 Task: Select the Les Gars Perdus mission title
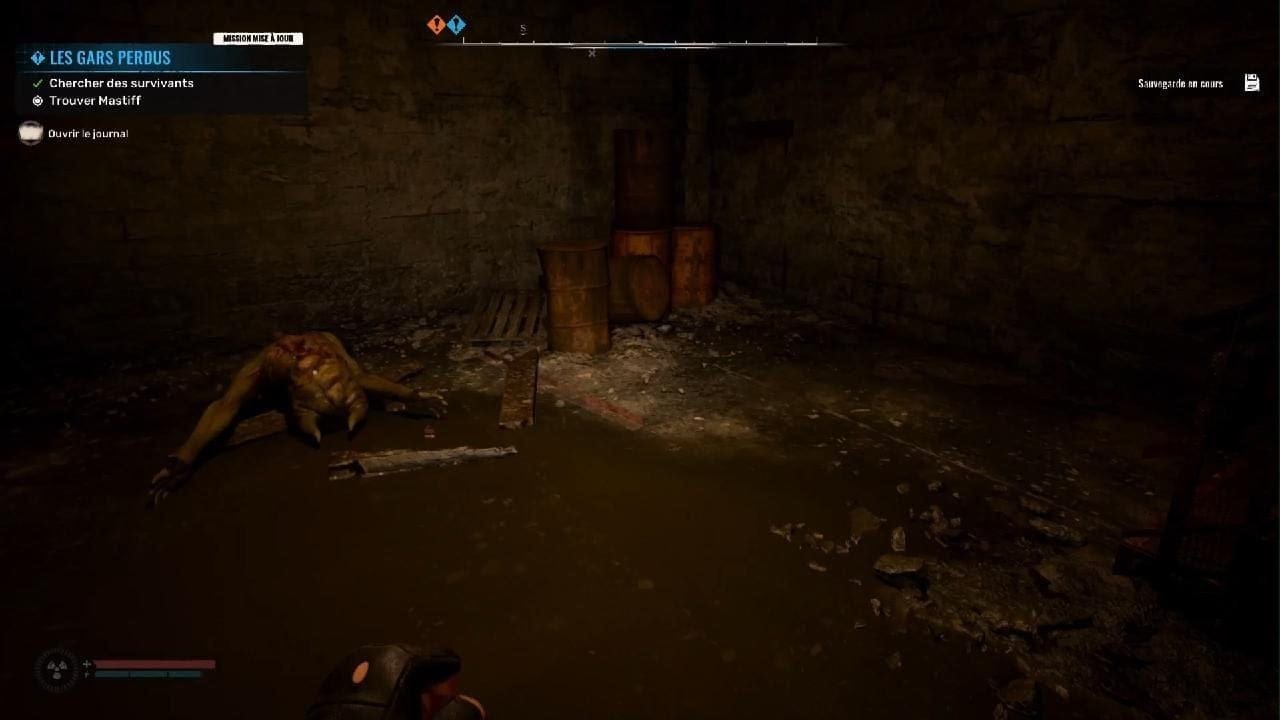pyautogui.click(x=110, y=58)
